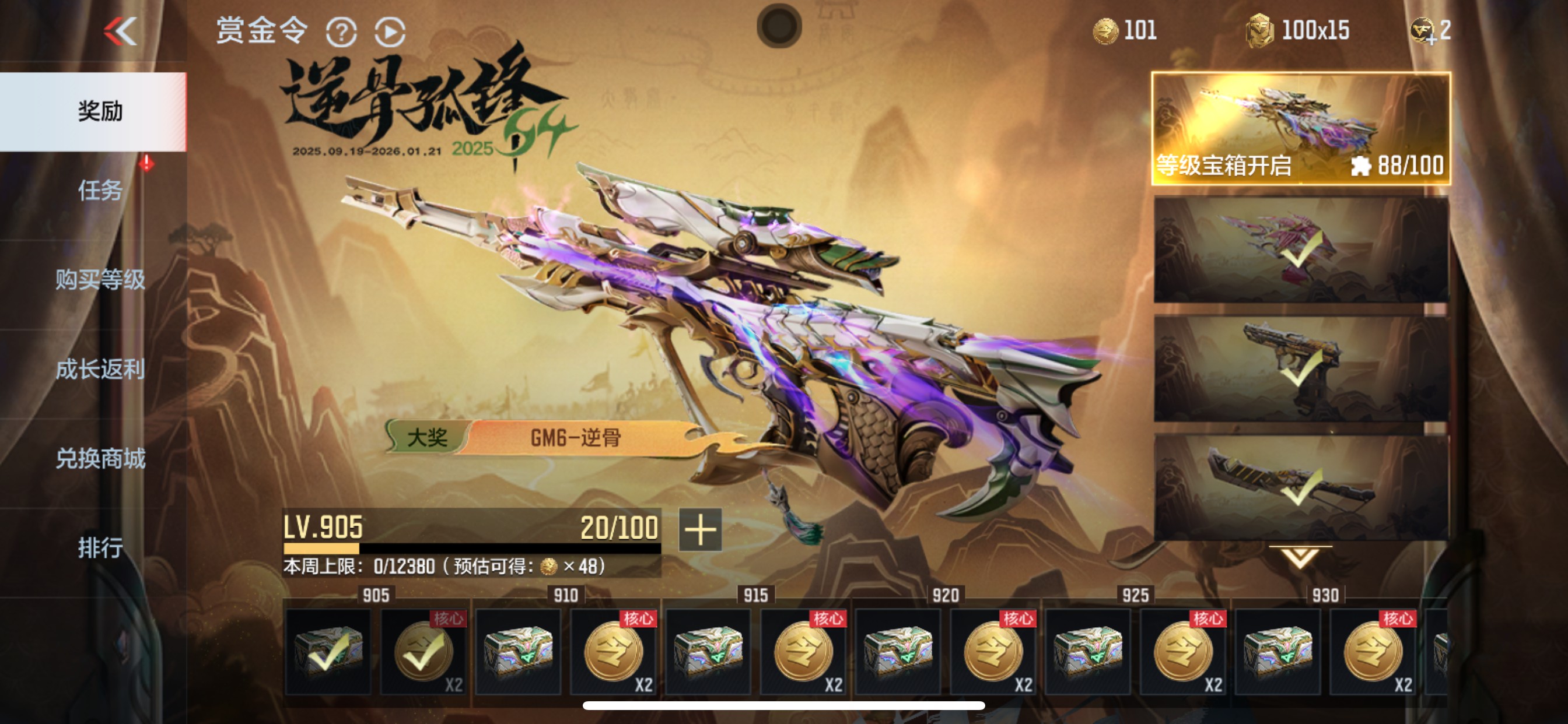Open the 赏金令 help icon

[342, 33]
